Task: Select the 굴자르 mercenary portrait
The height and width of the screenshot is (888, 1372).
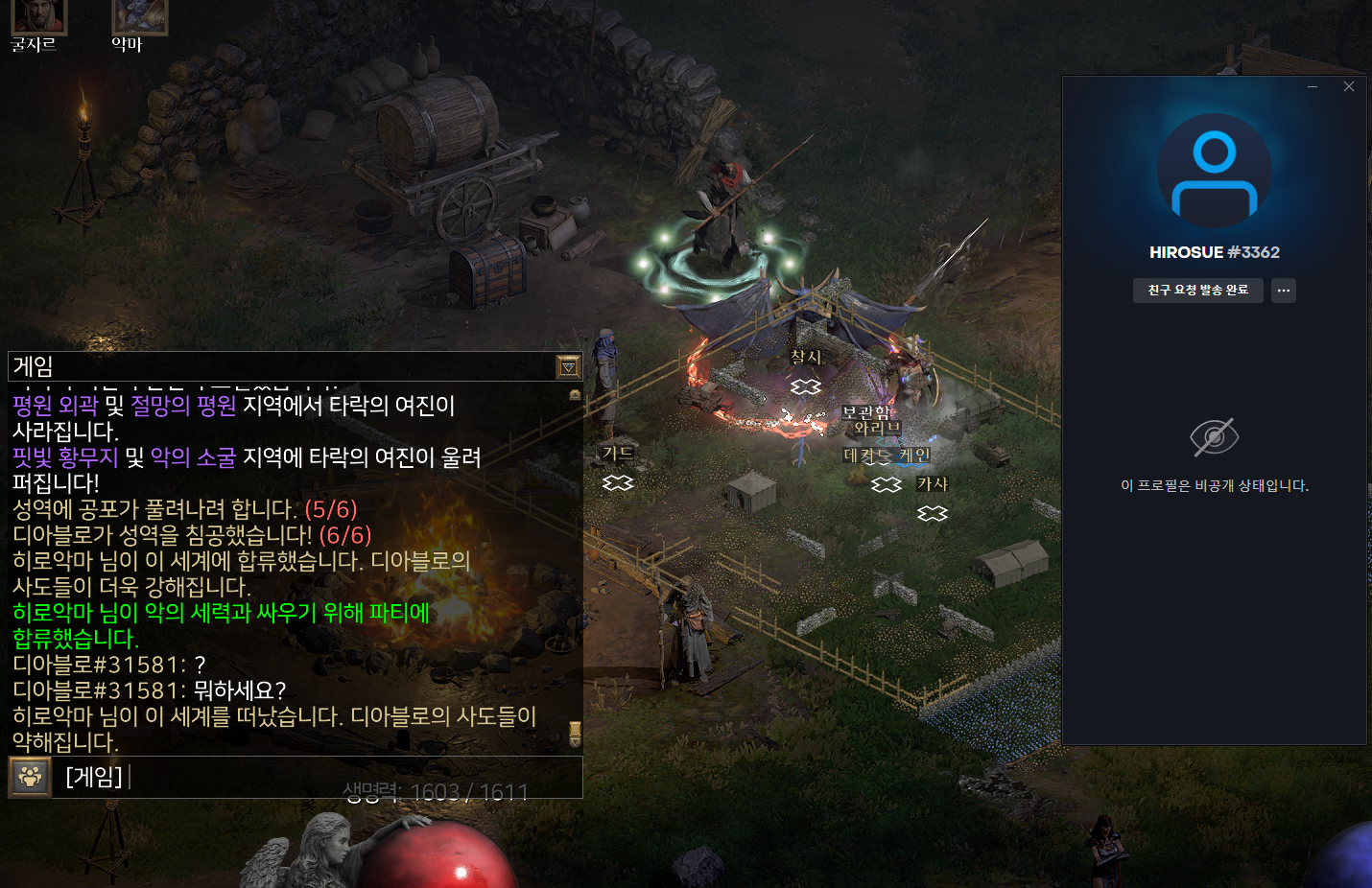Action: [x=38, y=15]
